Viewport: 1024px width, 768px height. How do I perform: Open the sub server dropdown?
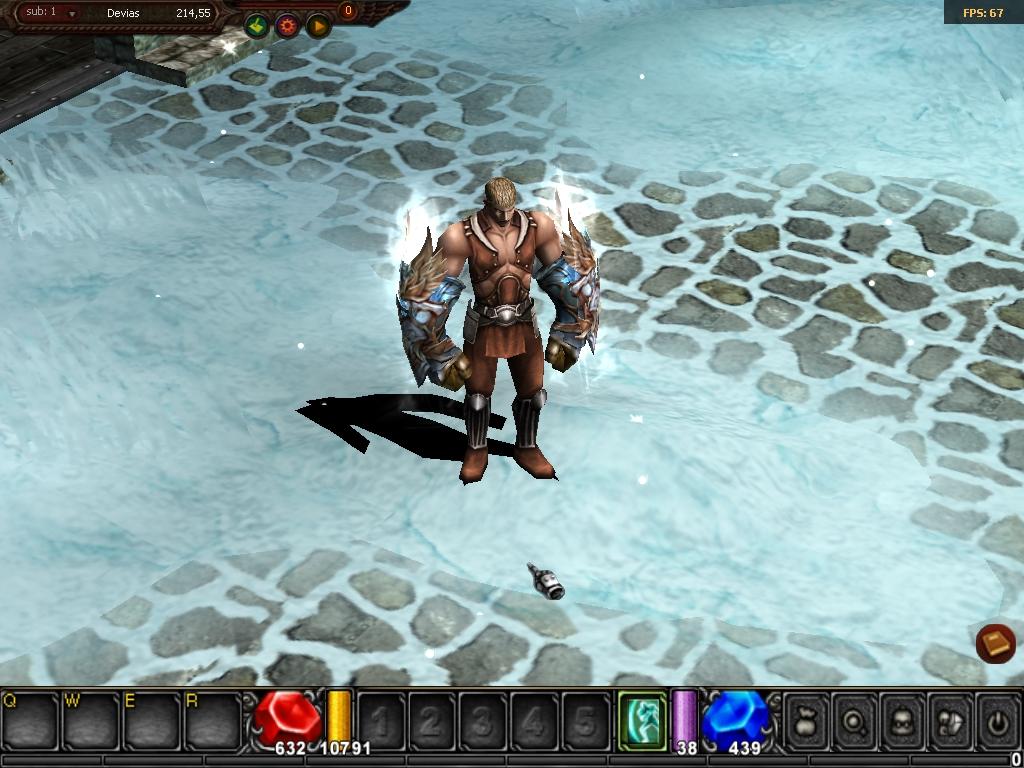click(x=72, y=14)
